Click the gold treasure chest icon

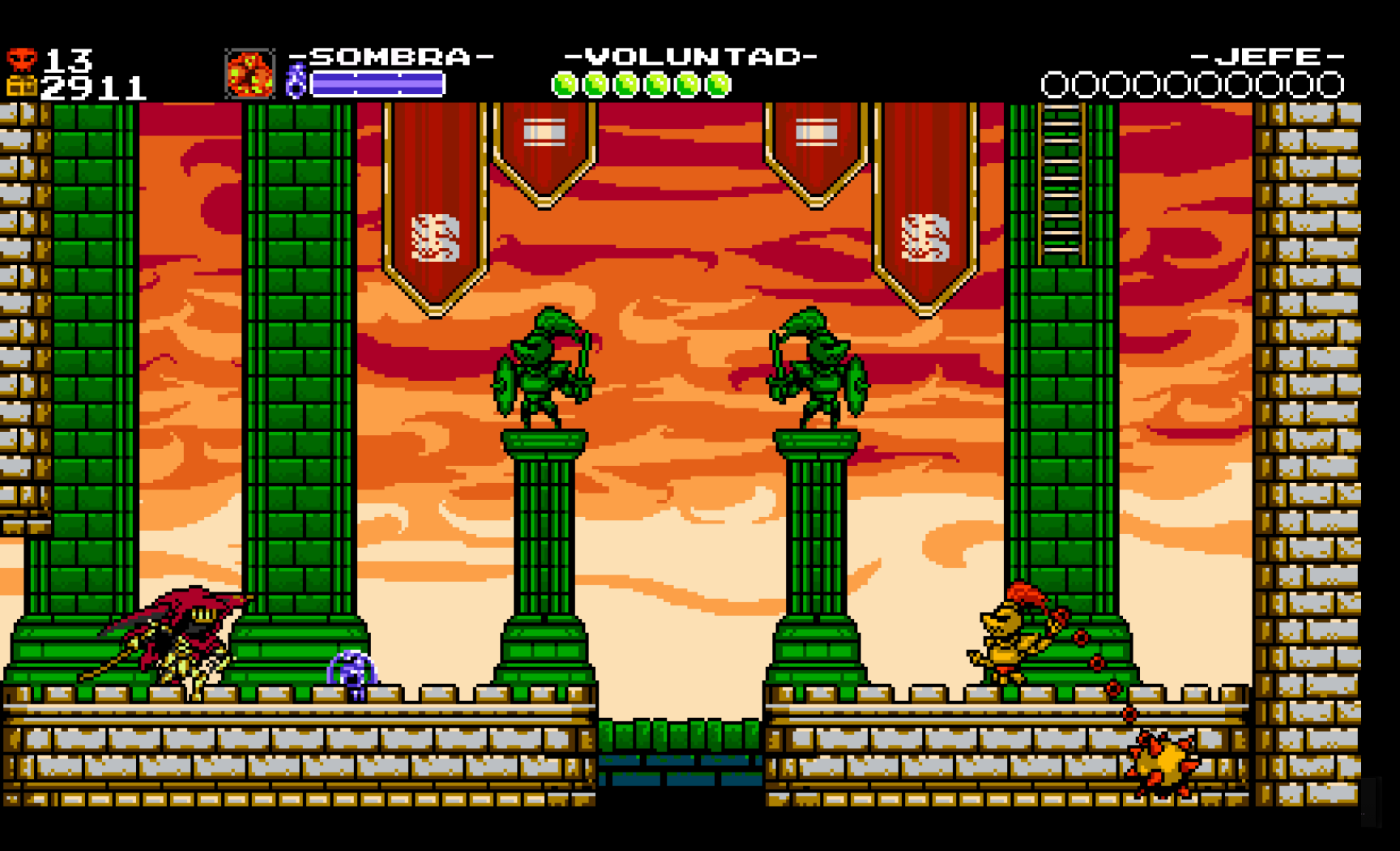coord(22,86)
